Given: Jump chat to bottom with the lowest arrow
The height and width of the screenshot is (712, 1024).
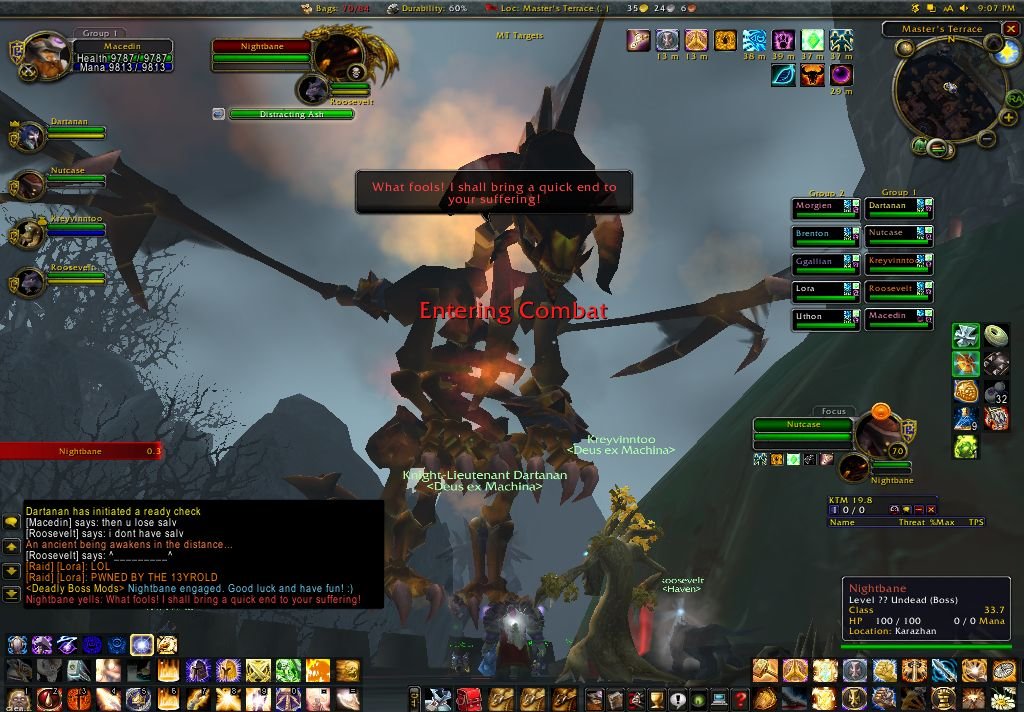Looking at the screenshot, I should (x=12, y=594).
